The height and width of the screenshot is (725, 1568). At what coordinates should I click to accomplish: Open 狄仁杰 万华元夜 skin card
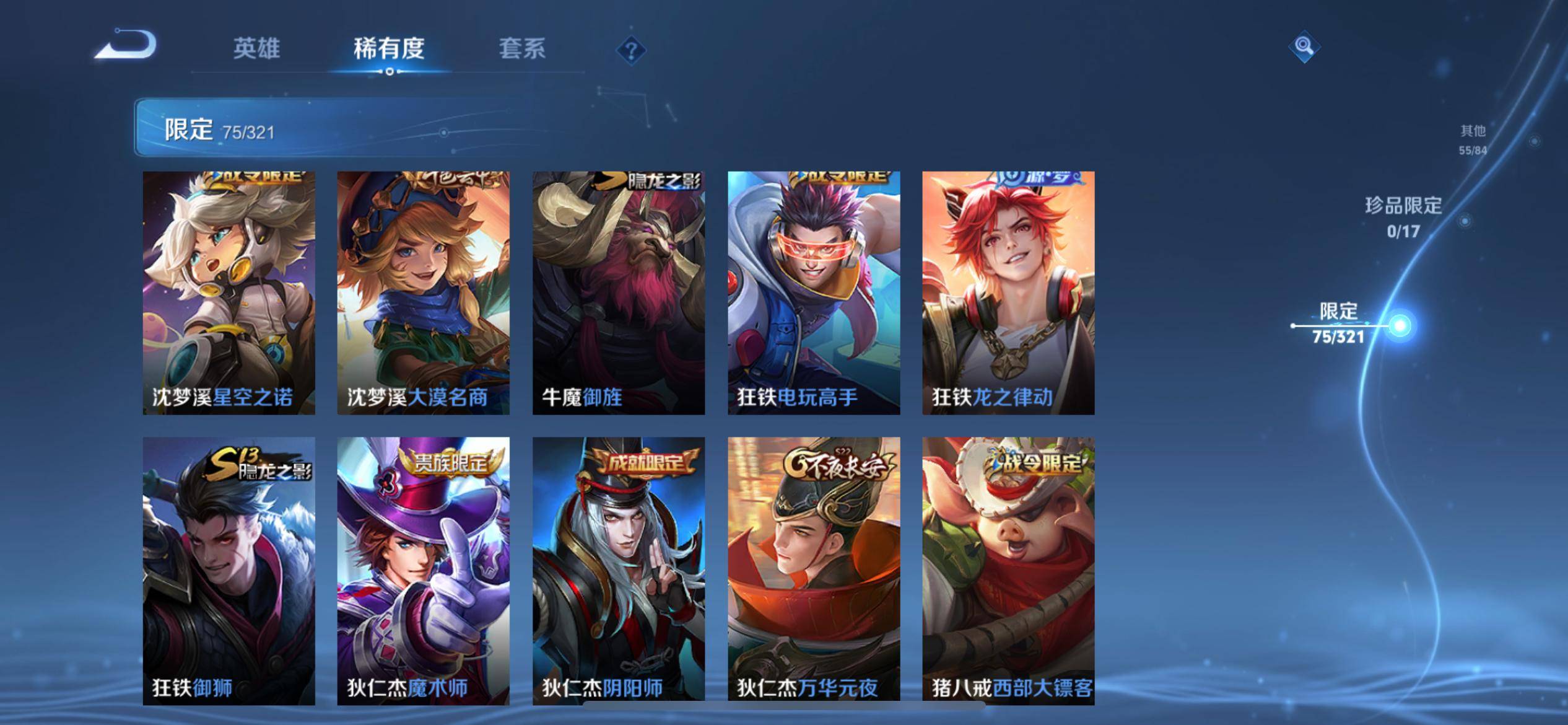[x=813, y=570]
